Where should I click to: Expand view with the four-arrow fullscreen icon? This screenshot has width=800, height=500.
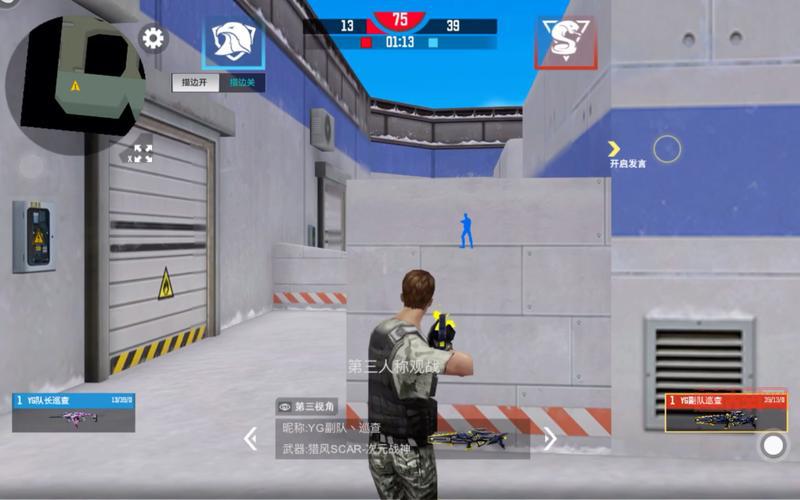click(143, 153)
